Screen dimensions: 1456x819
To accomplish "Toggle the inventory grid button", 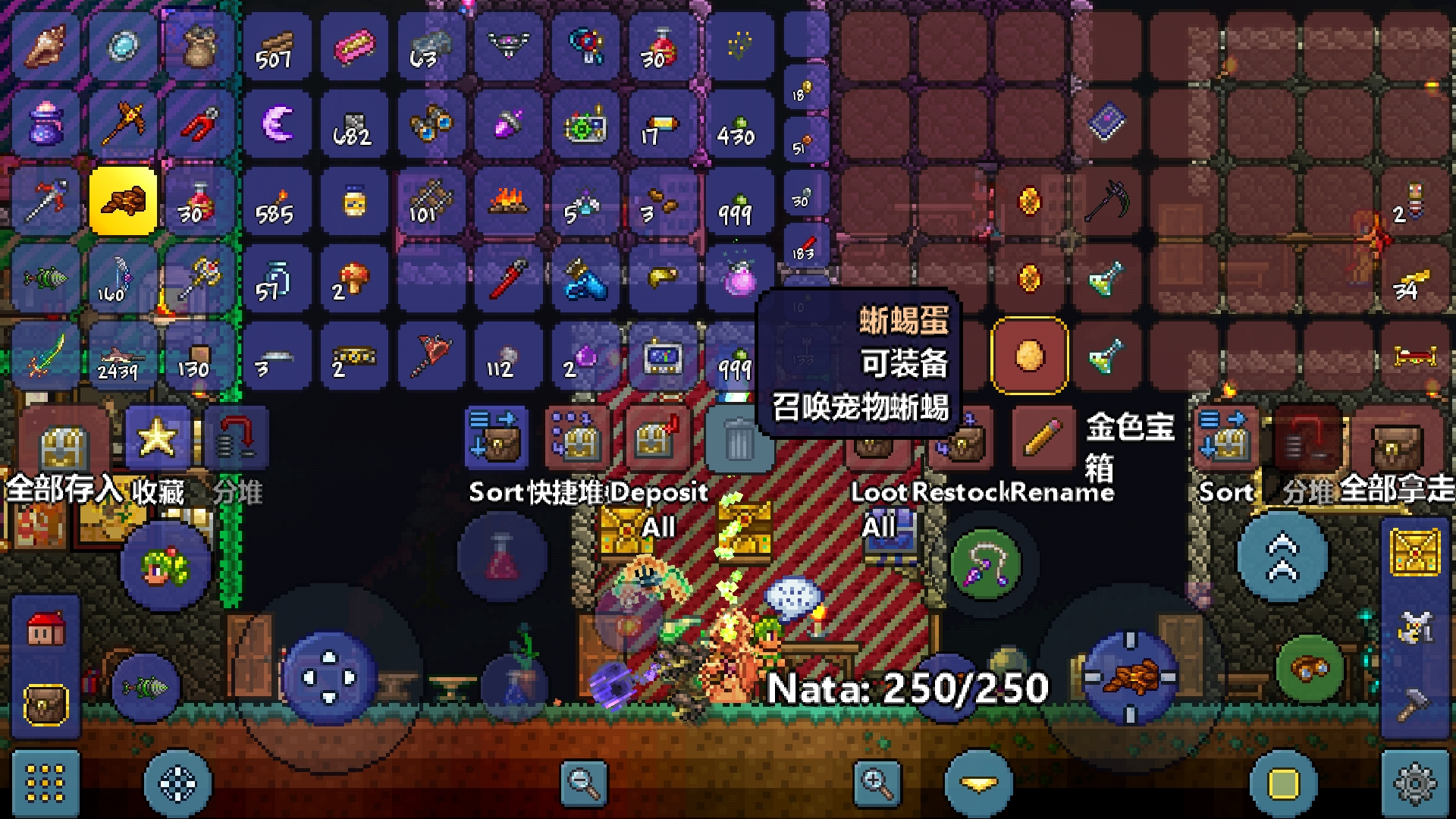I will point(45,783).
